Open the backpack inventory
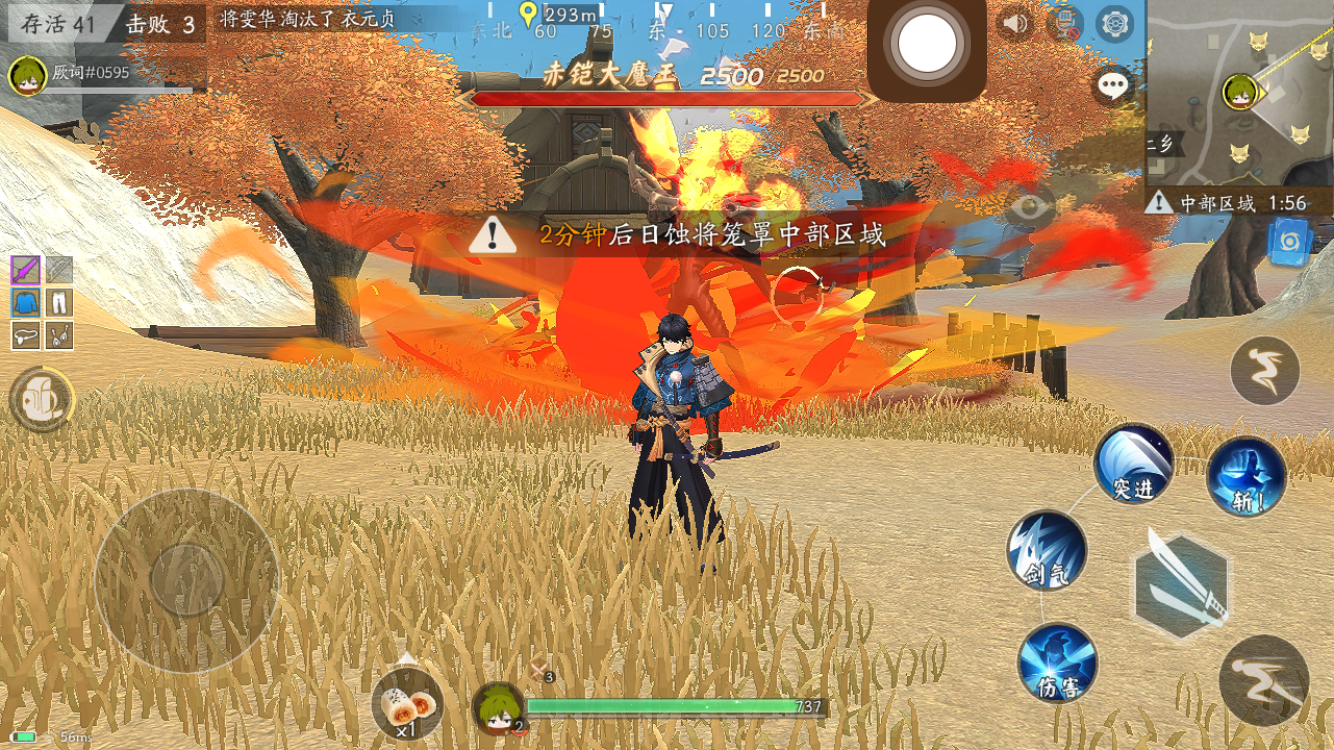Screen dimensions: 1334x750 [41, 399]
